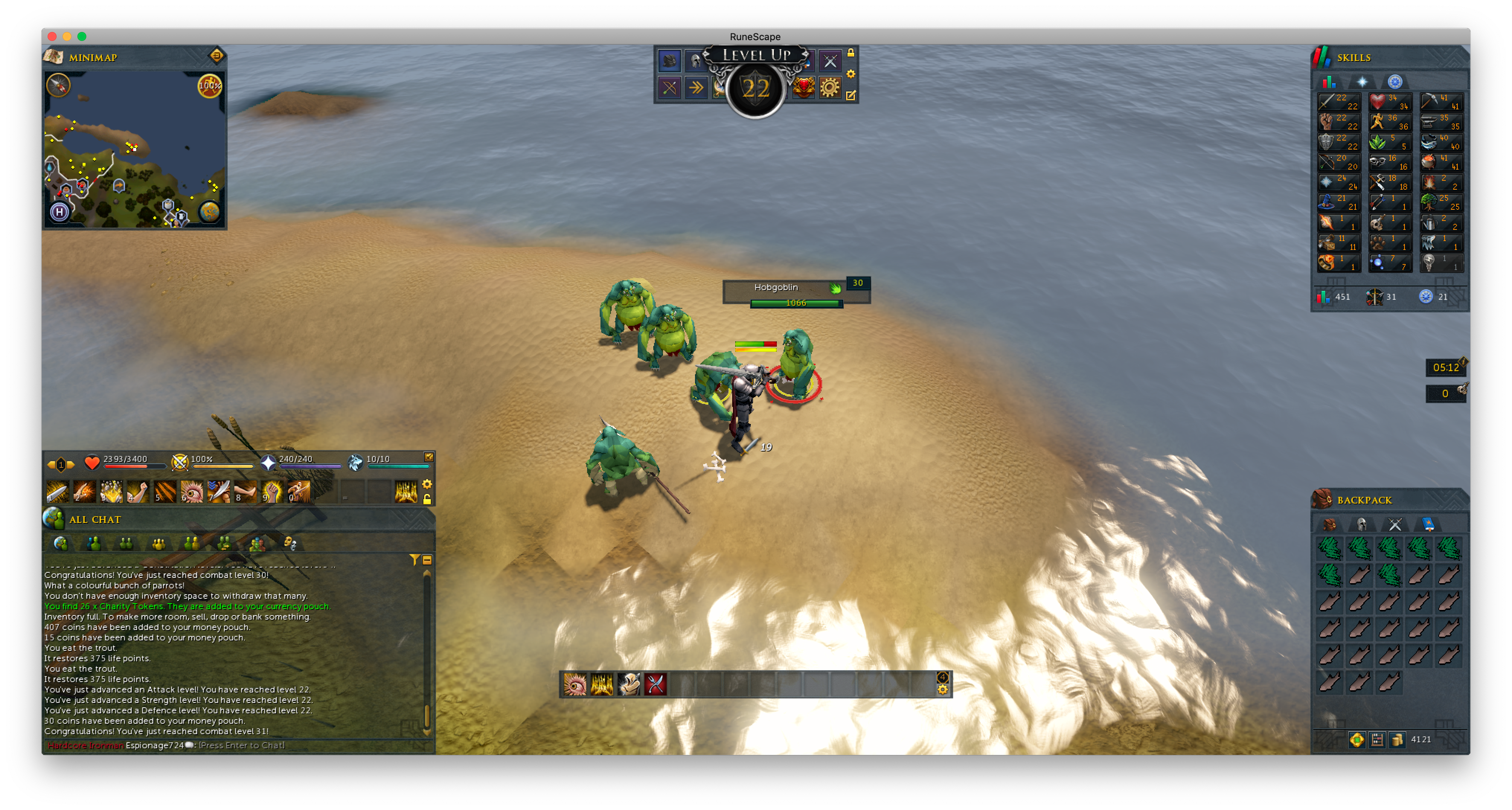Use the eye ability in action slot 6

coord(191,492)
